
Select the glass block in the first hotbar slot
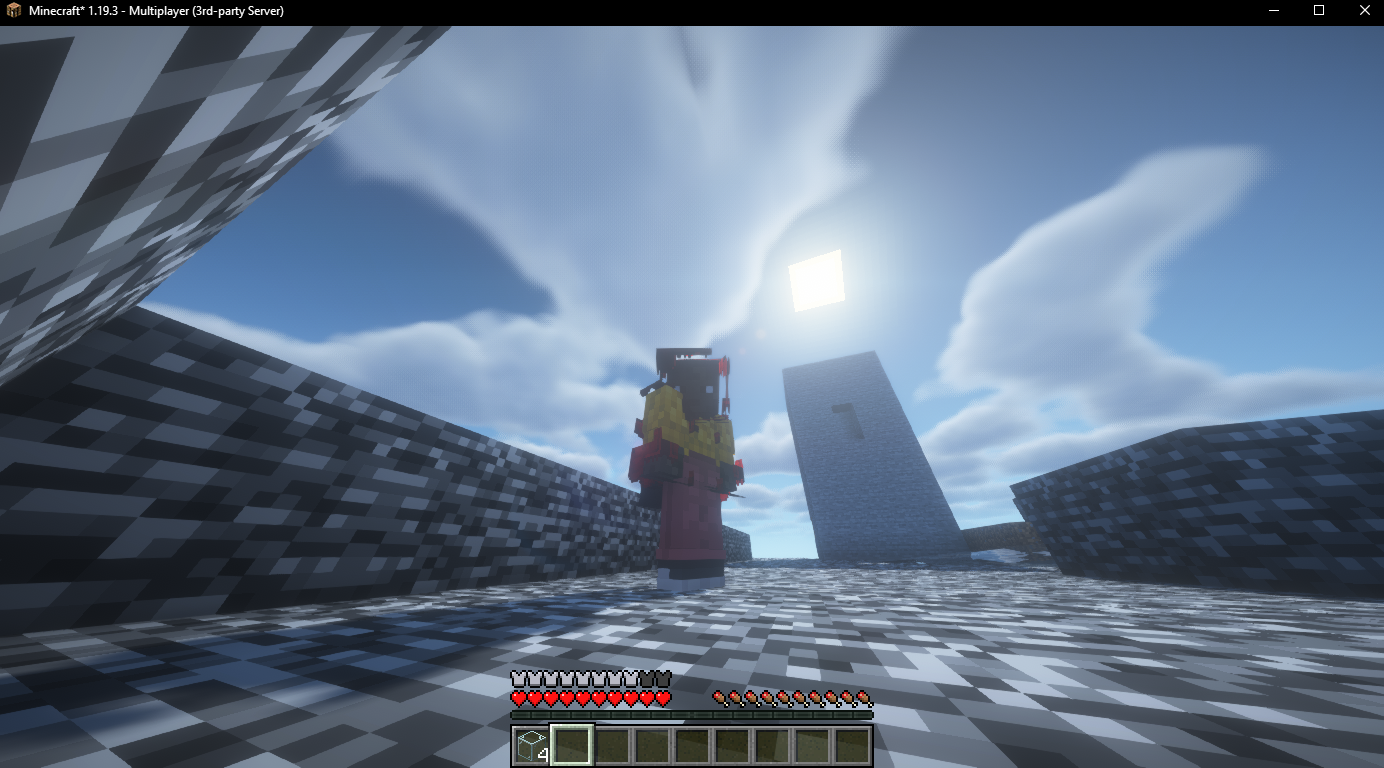pyautogui.click(x=530, y=746)
